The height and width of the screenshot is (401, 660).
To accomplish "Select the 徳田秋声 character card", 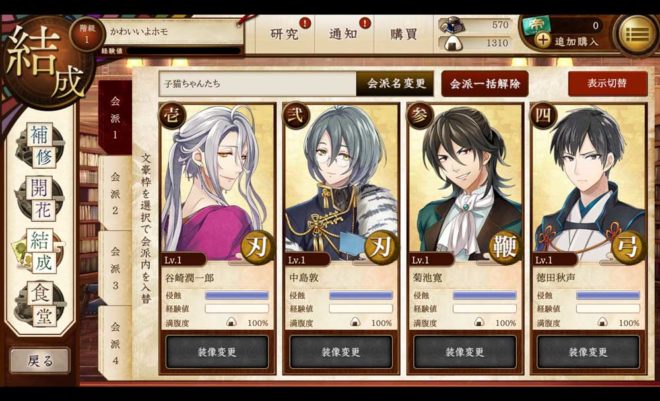I will (587, 190).
